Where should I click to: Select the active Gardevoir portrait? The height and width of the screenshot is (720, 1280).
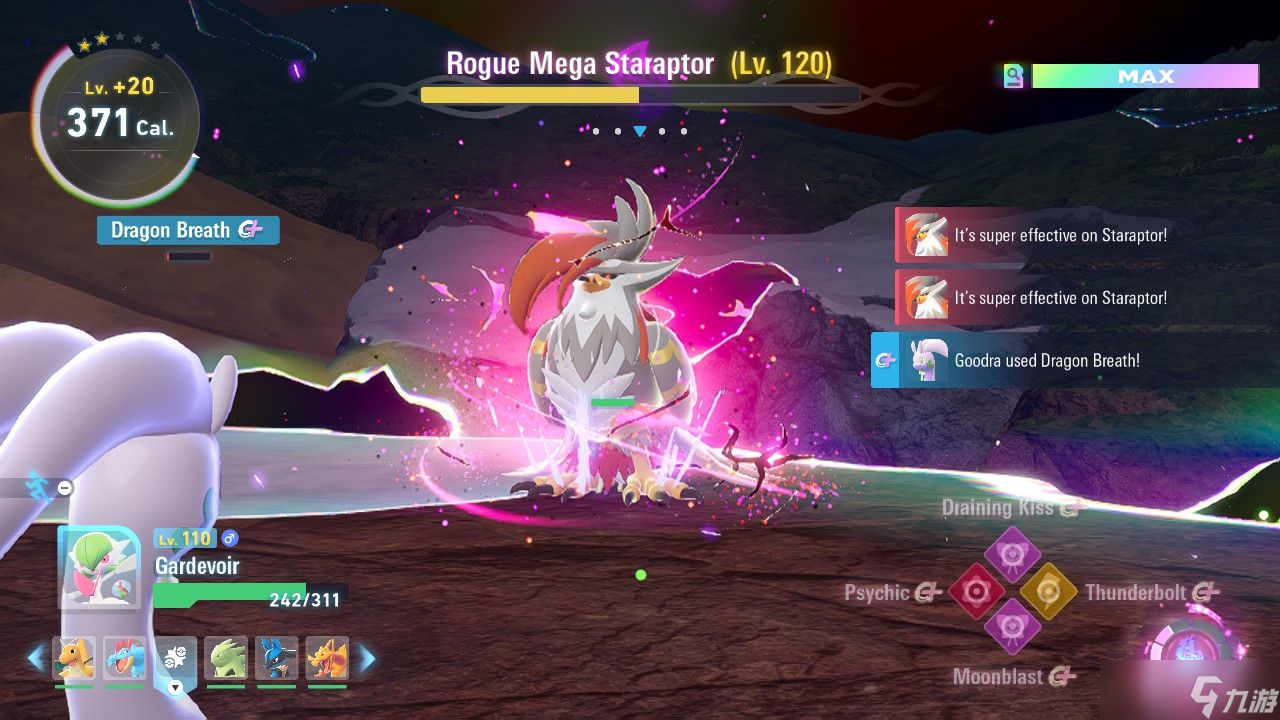[99, 569]
